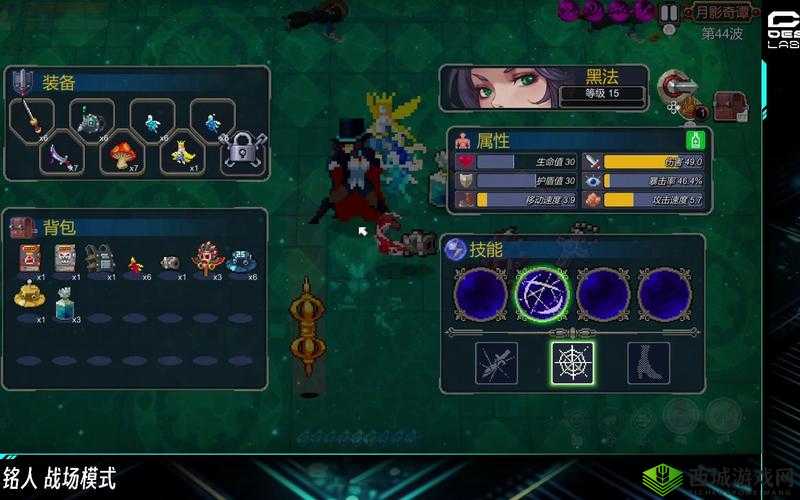Viewport: 800px width, 500px height.
Task: Pause the game with the pause button
Action: pos(669,13)
